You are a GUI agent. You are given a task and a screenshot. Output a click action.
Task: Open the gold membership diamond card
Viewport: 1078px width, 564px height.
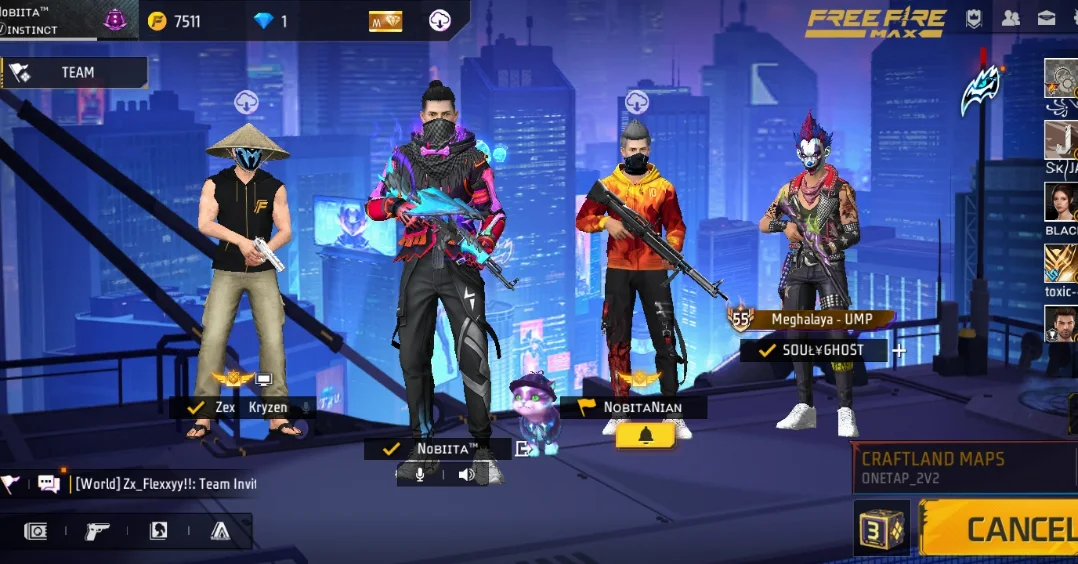click(385, 21)
